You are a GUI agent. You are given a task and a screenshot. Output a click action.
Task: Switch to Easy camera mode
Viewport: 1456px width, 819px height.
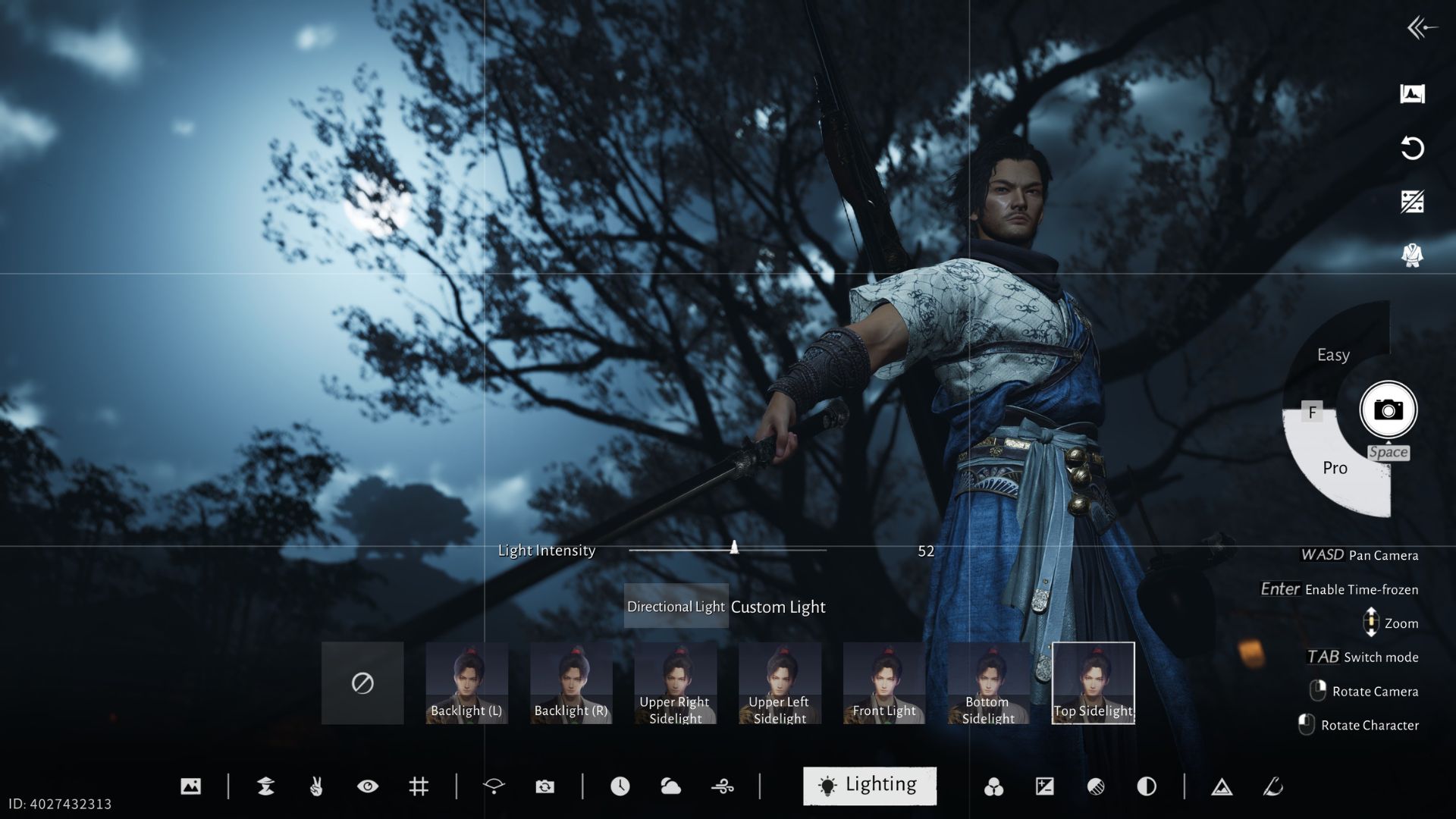pyautogui.click(x=1332, y=354)
